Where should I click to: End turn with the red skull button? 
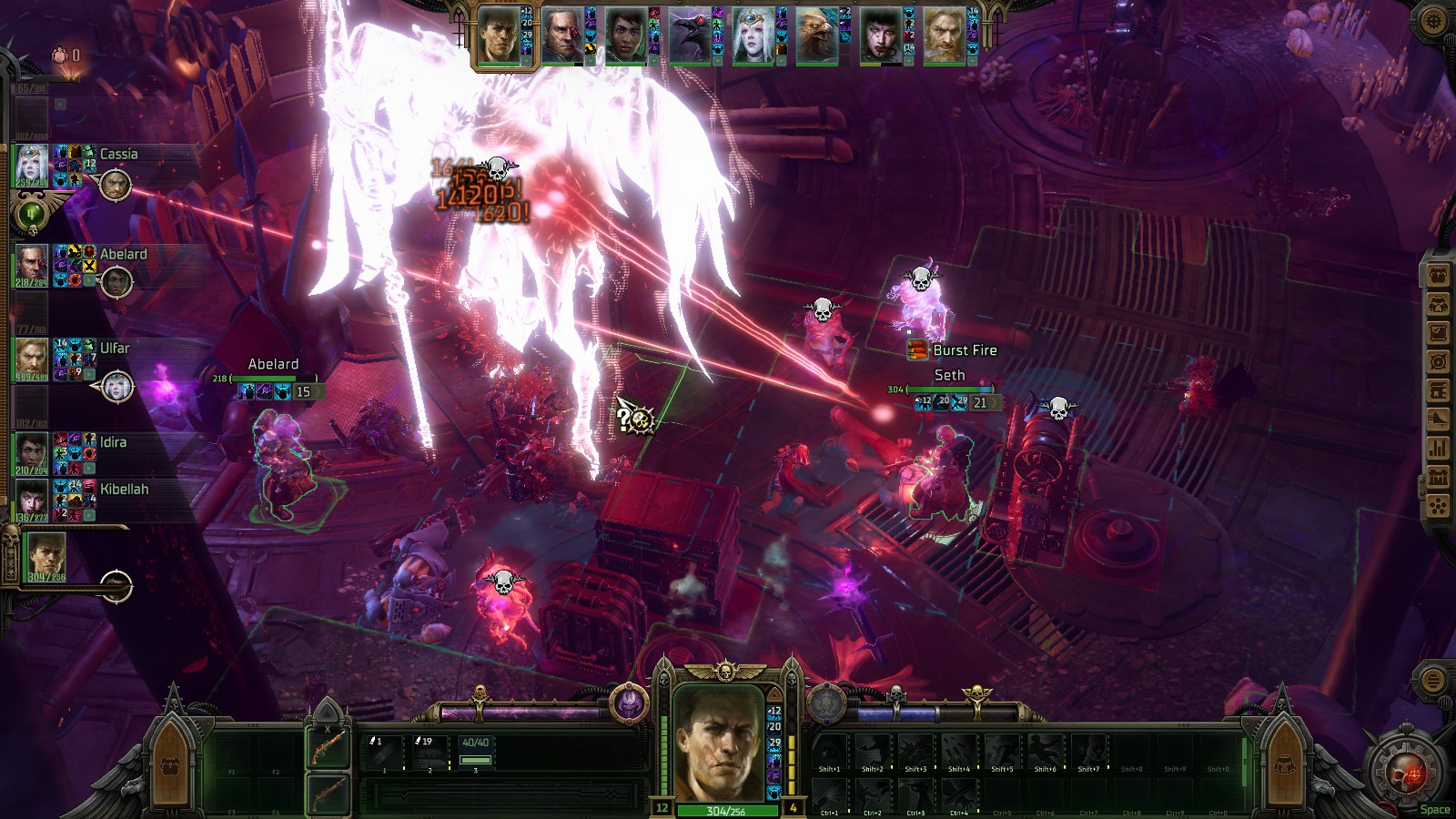tap(1404, 773)
